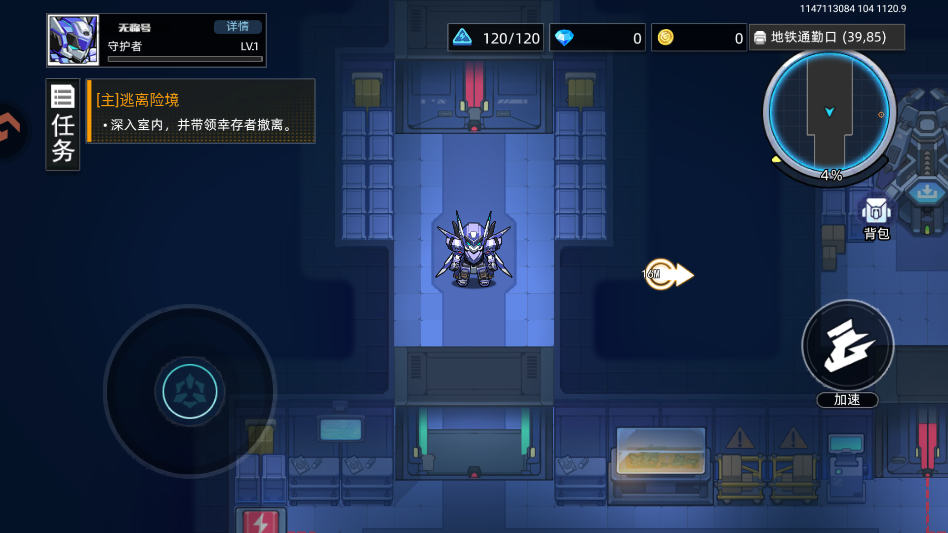The width and height of the screenshot is (948, 533).
Task: Click the 地铁通勤口 location label
Action: (826, 37)
